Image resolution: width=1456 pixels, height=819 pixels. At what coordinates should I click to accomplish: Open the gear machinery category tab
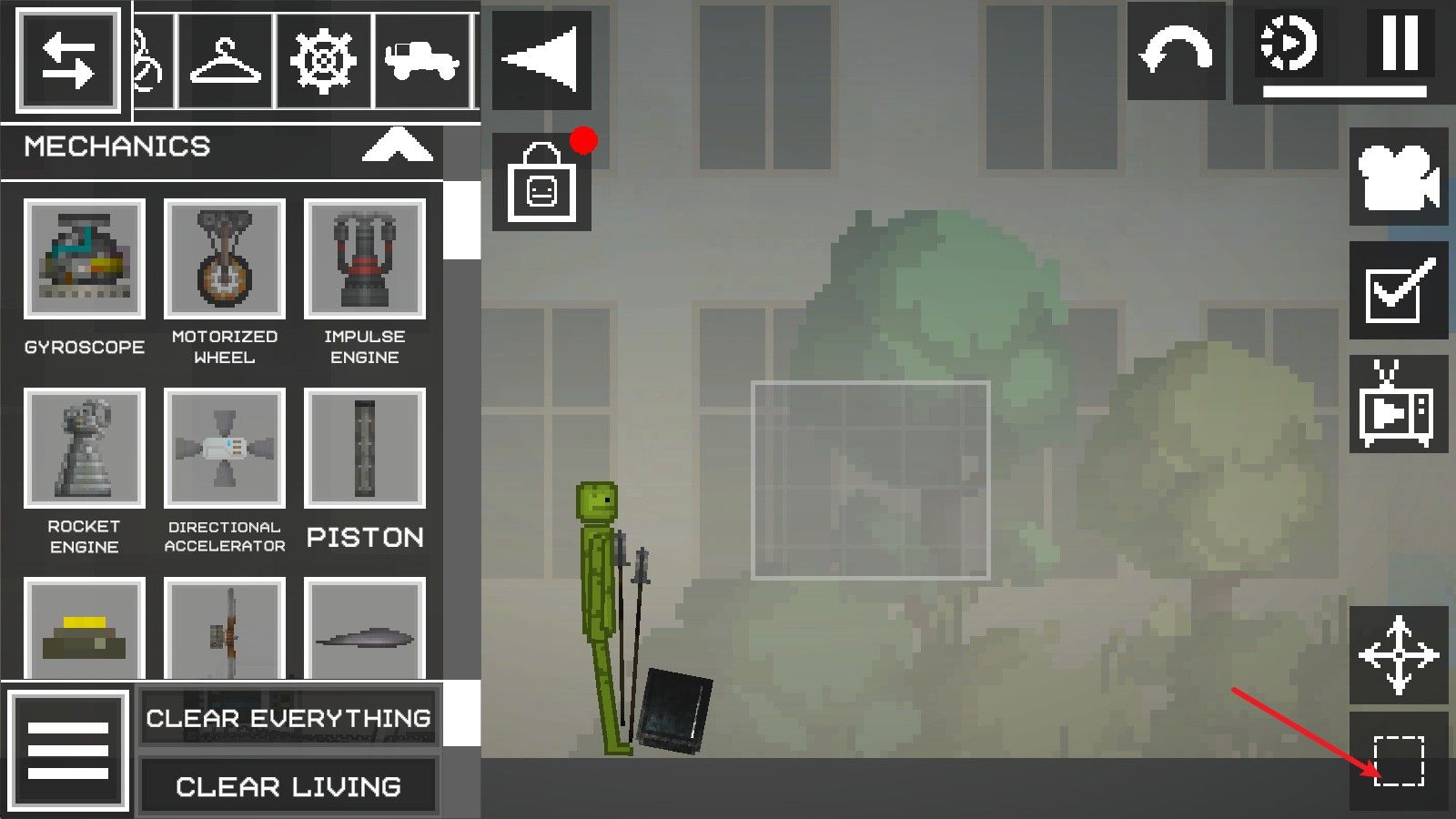pyautogui.click(x=323, y=62)
